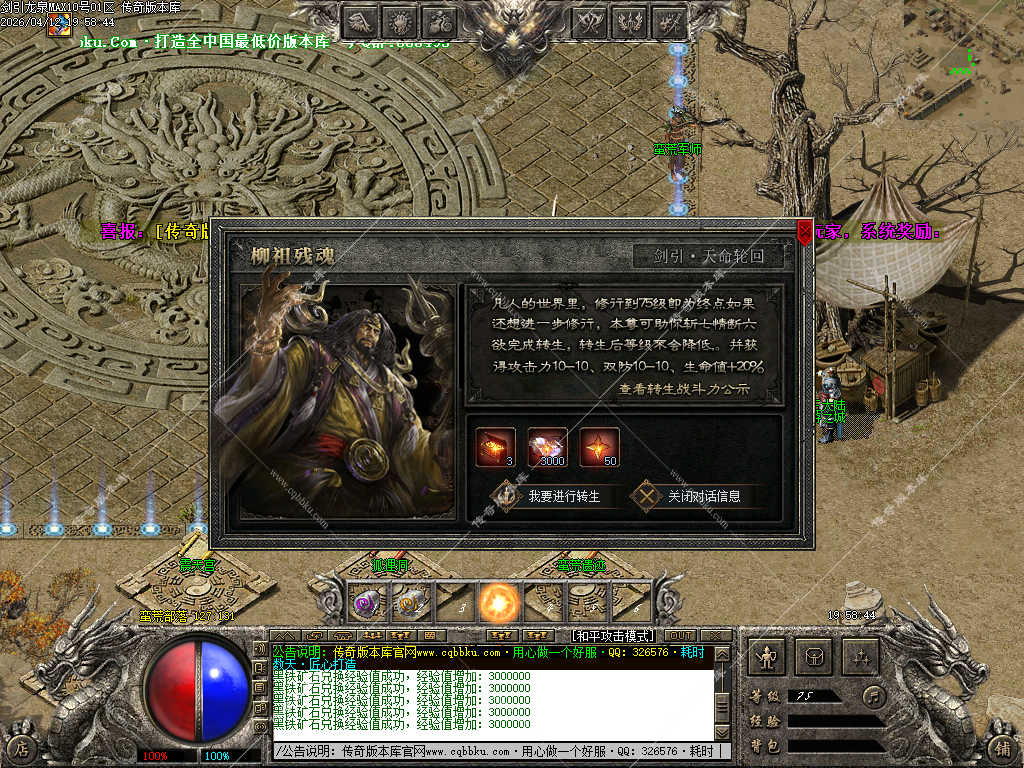Click the OUT button above chat

679,635
